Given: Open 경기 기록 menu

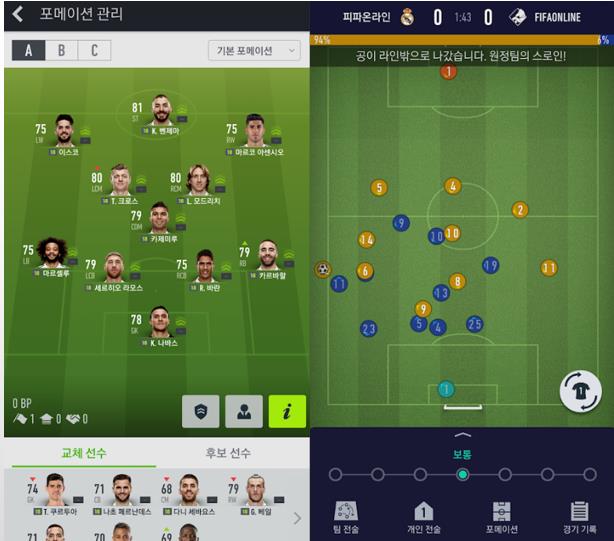Looking at the screenshot, I should click(x=578, y=517).
